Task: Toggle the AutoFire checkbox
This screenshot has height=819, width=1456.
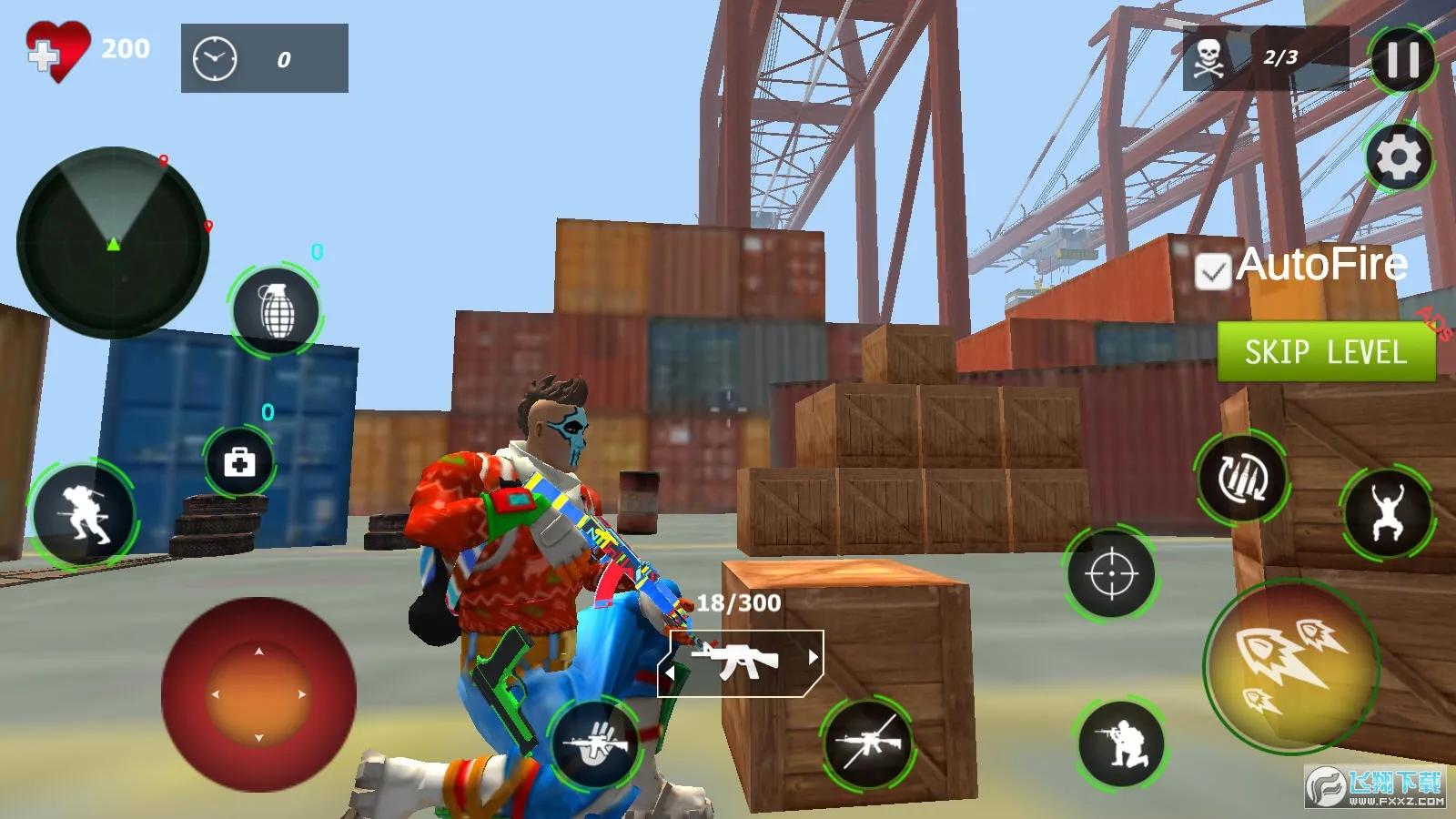Action: pyautogui.click(x=1212, y=271)
